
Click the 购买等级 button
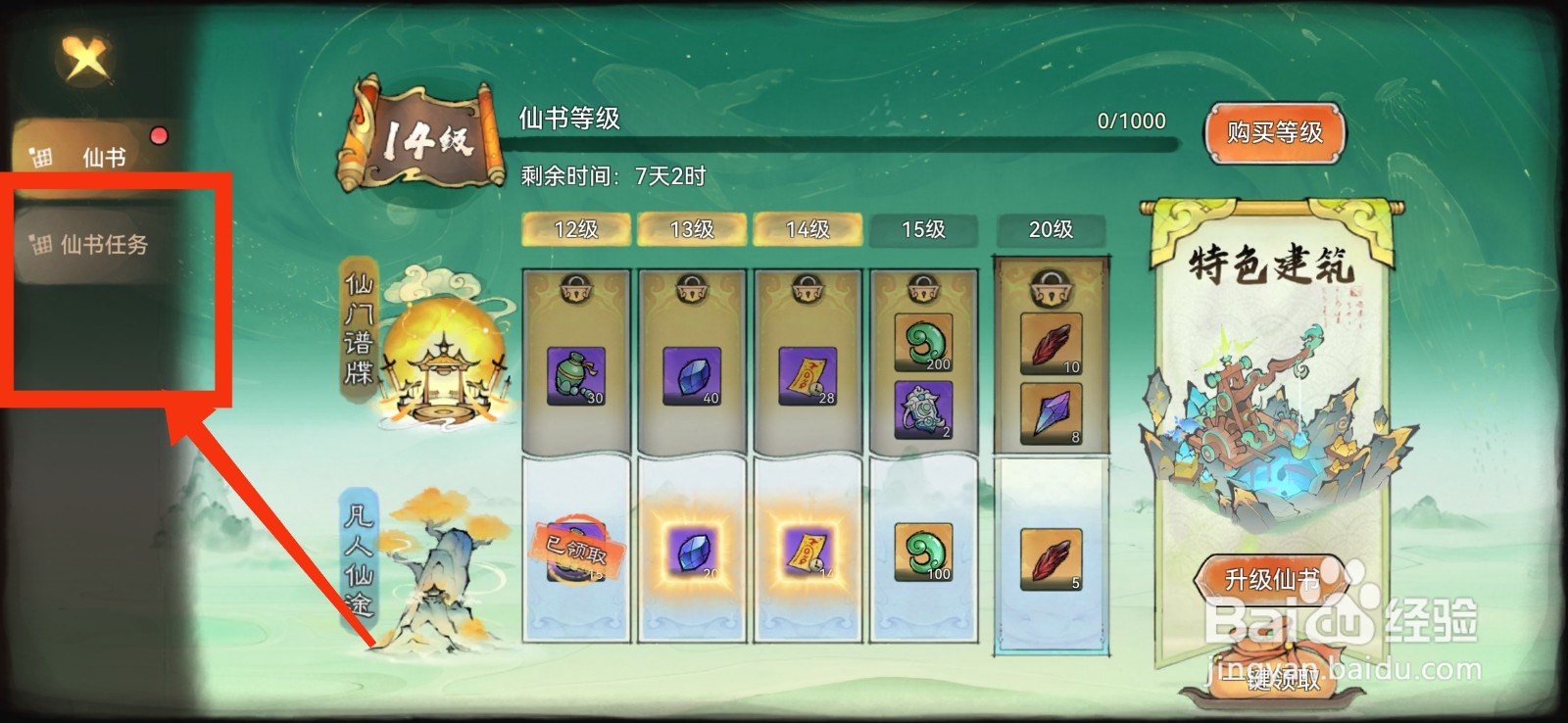pyautogui.click(x=1274, y=134)
